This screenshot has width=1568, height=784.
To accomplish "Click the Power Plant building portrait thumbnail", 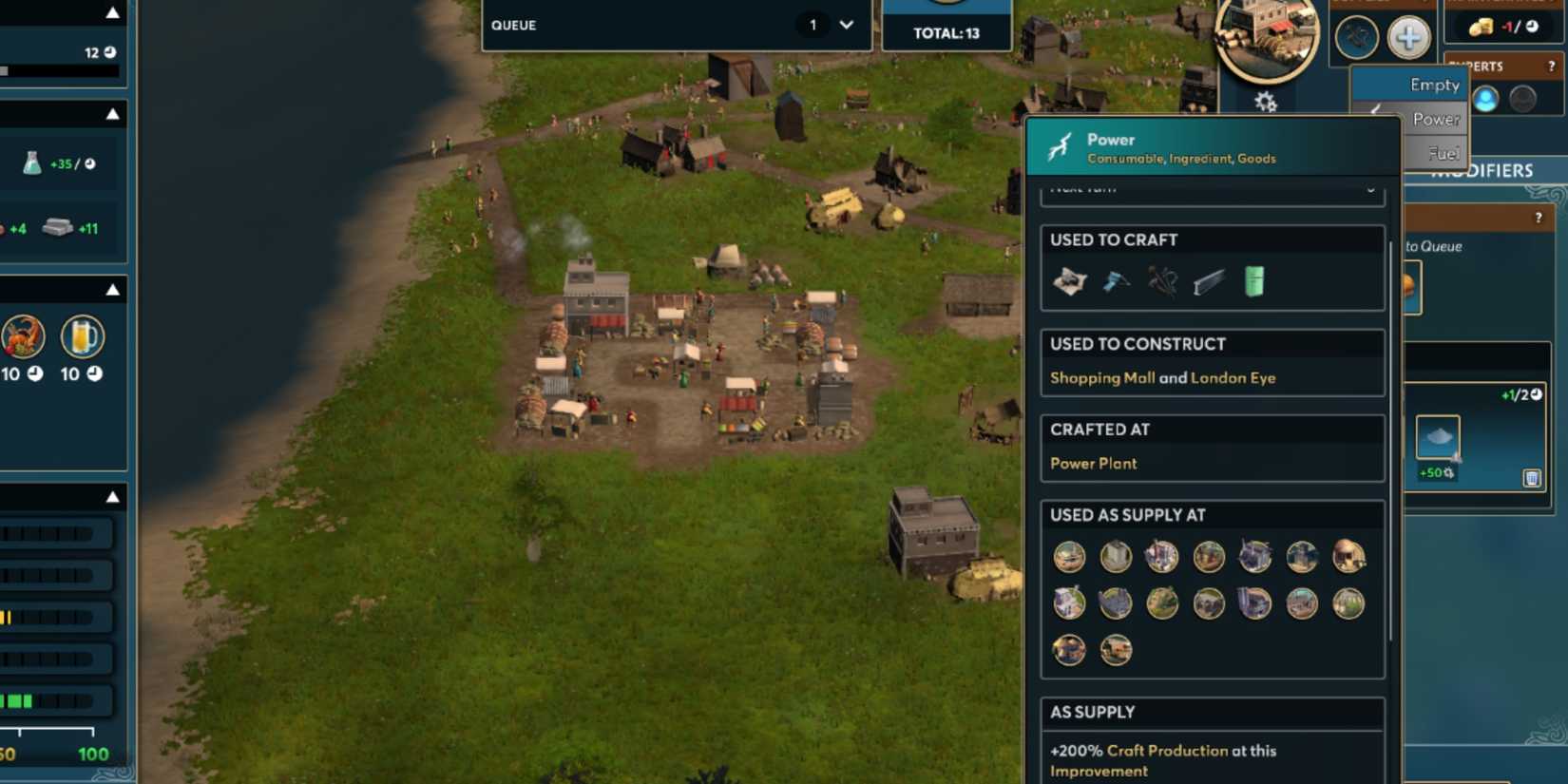I will [x=1267, y=36].
